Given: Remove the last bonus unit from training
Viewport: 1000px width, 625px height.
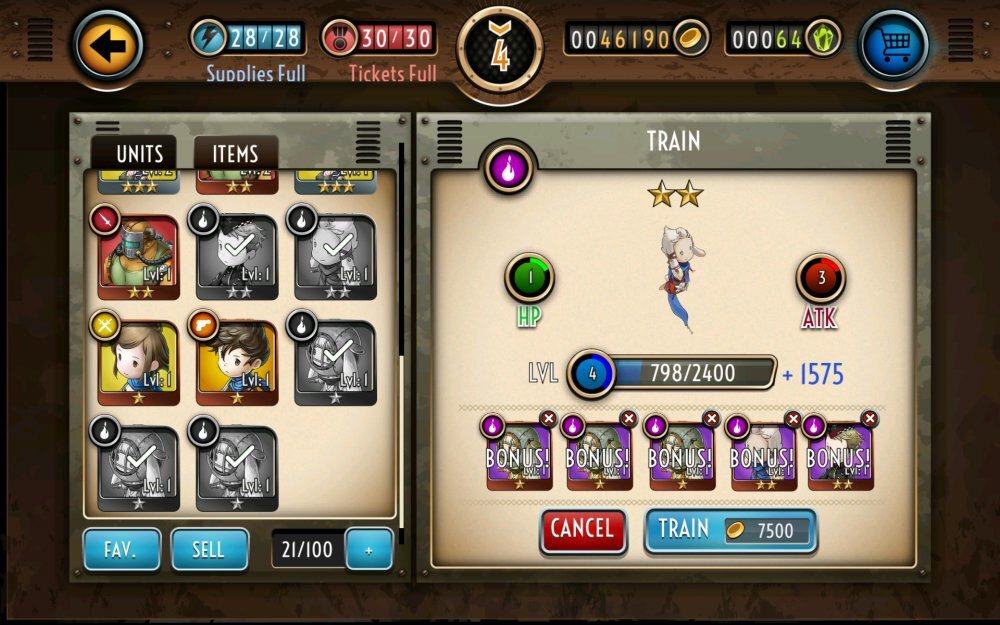Looking at the screenshot, I should [x=870, y=419].
